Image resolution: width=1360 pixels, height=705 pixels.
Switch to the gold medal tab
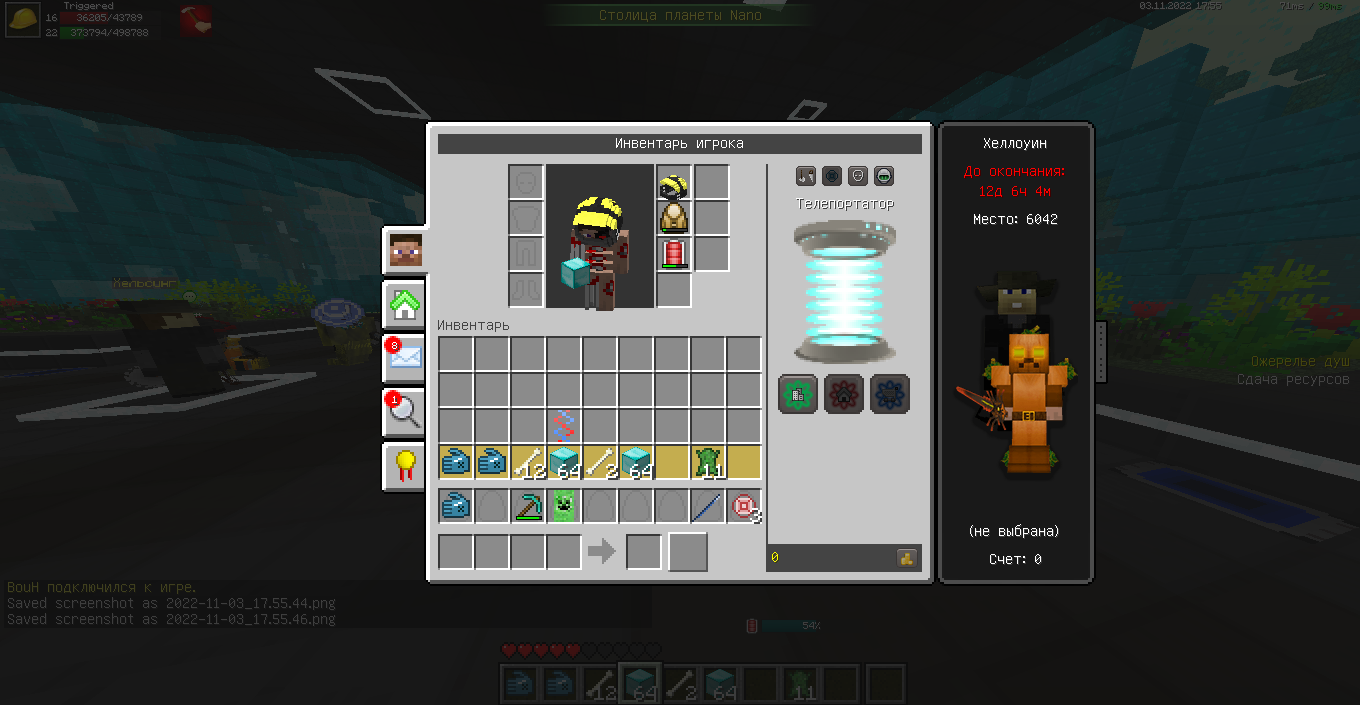(x=406, y=465)
